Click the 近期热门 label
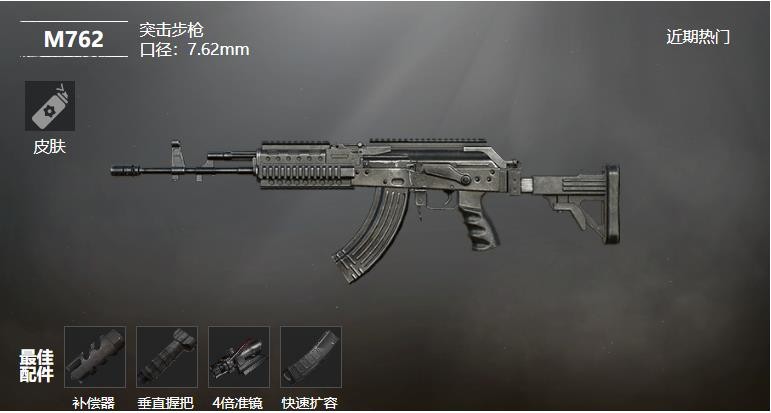 698,37
